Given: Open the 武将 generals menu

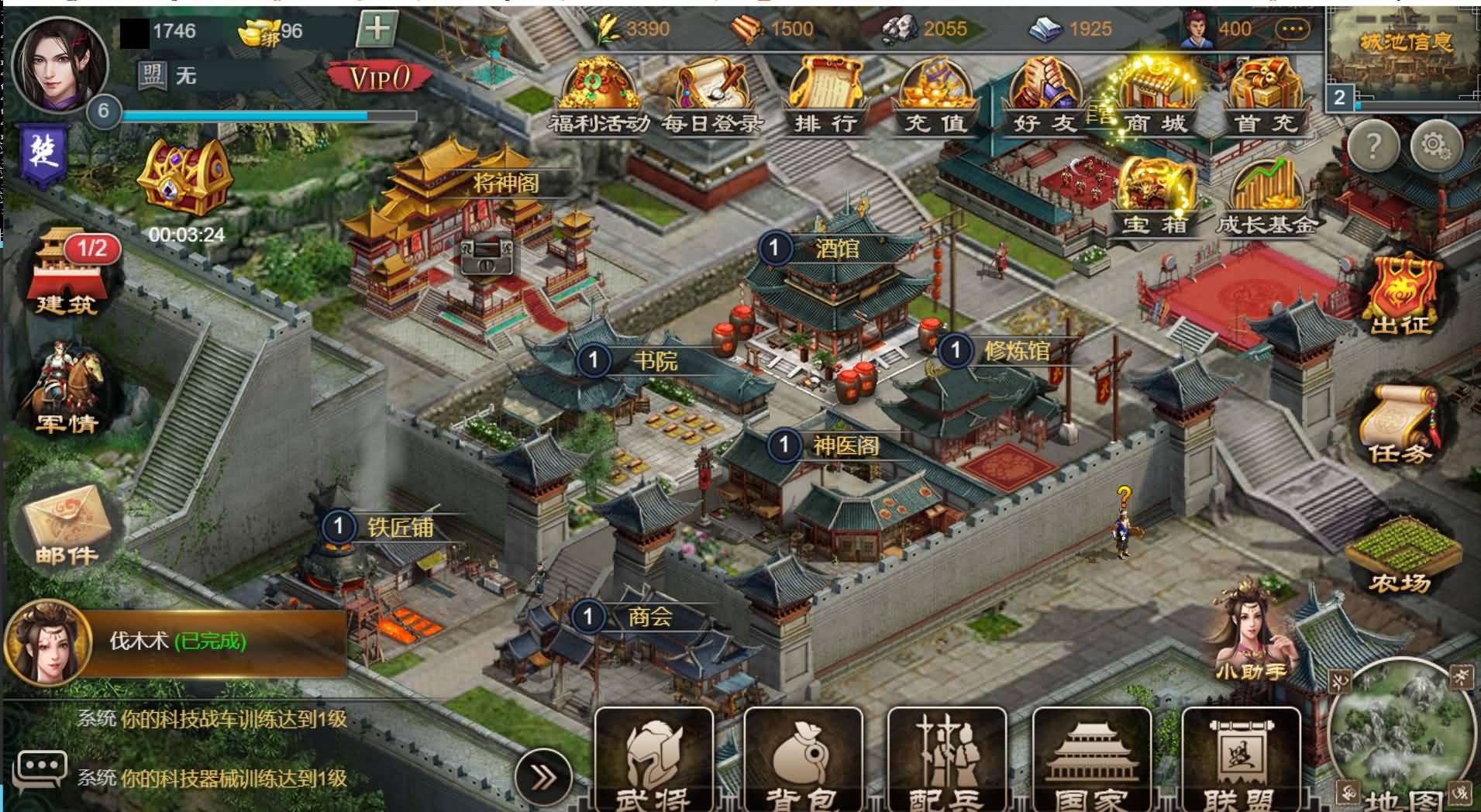Looking at the screenshot, I should click(x=653, y=759).
